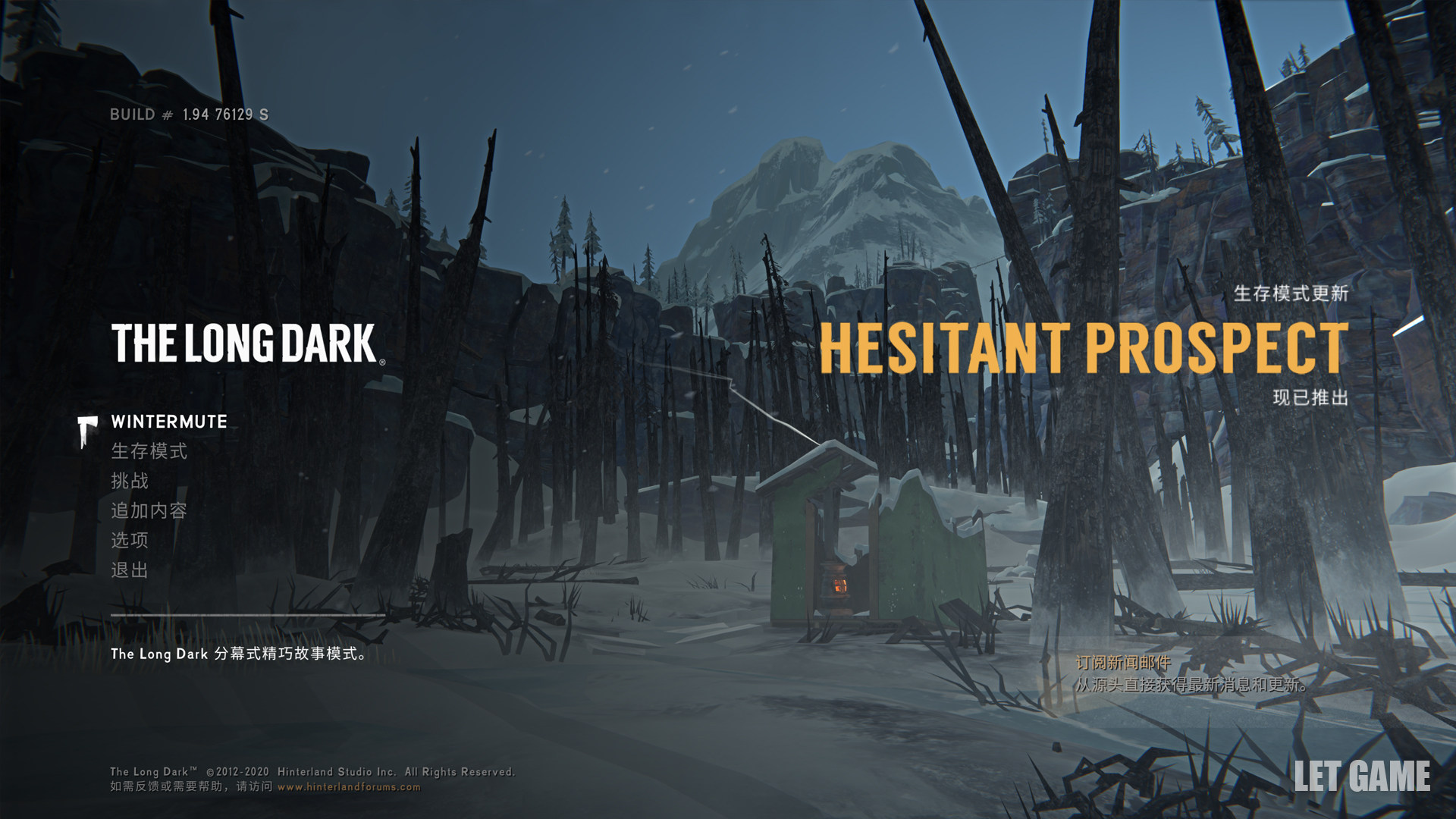The width and height of the screenshot is (1456, 819).
Task: Open the HESITANT PROSPECT update banner
Action: tap(1084, 347)
